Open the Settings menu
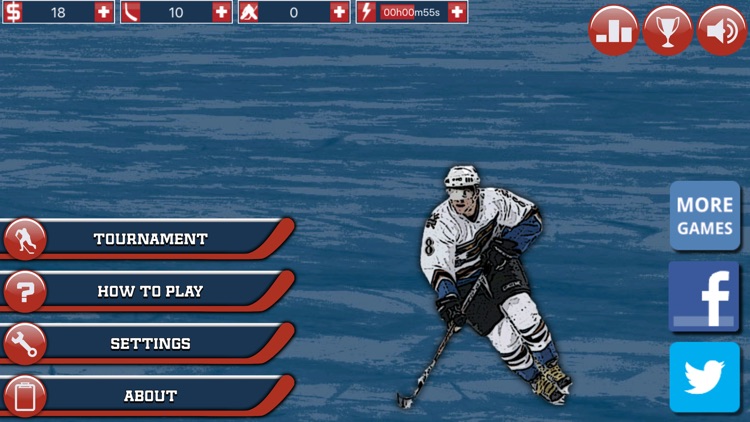 (x=150, y=343)
